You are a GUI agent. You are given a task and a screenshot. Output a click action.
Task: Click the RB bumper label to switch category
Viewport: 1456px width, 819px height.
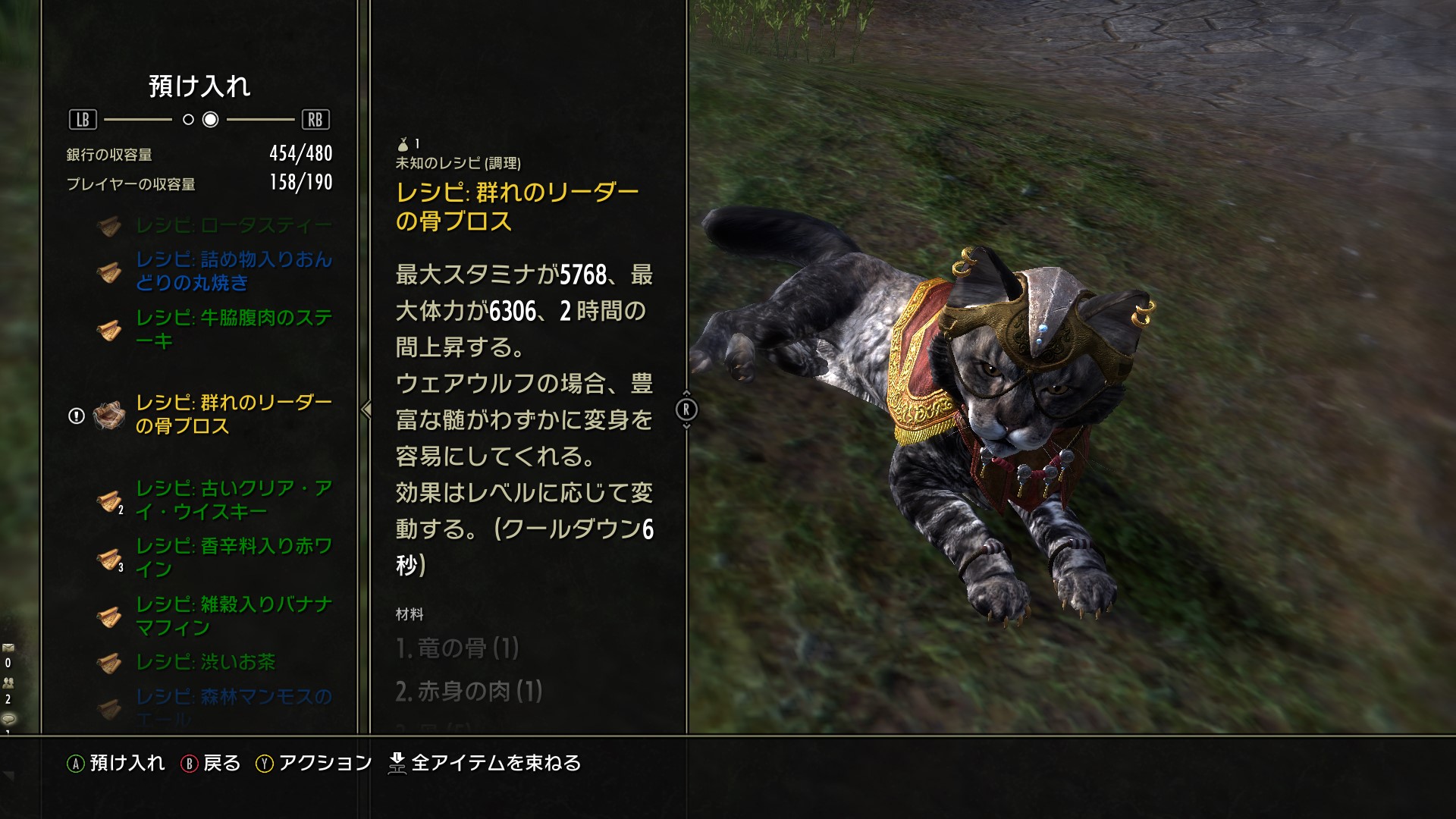pos(317,118)
